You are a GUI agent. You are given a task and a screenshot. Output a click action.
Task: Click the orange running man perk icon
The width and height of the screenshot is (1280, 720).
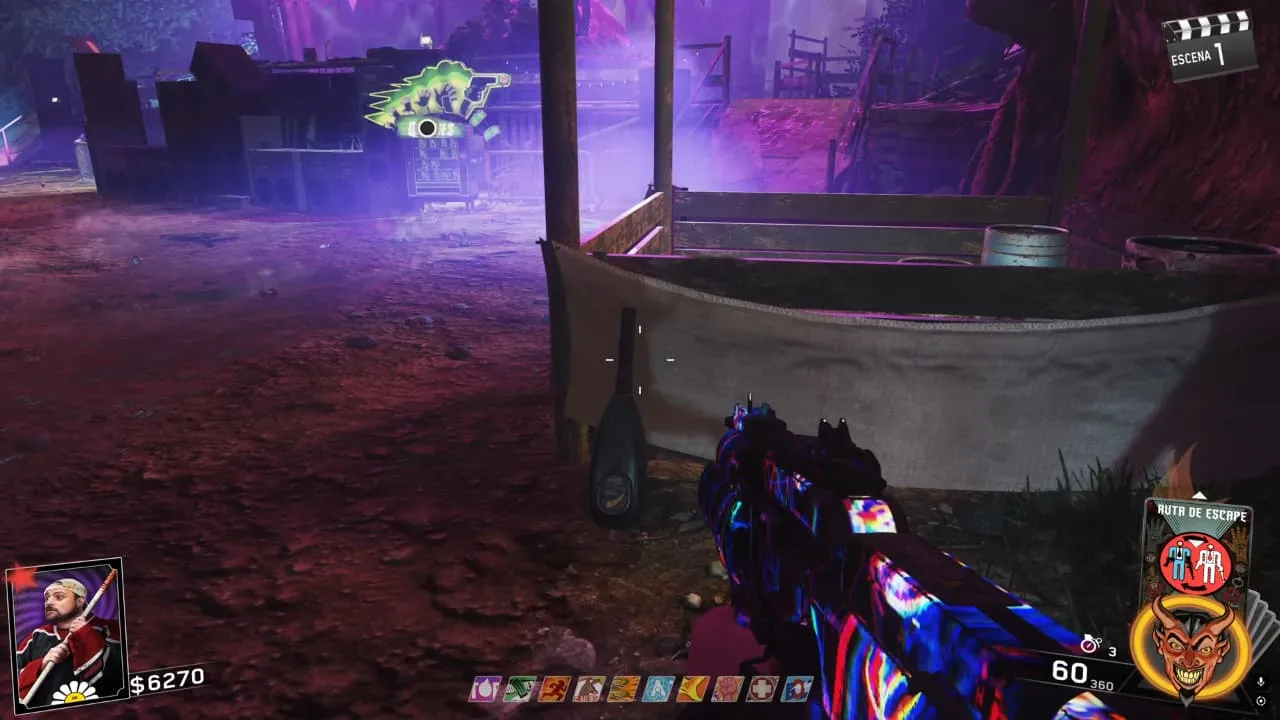coord(554,689)
